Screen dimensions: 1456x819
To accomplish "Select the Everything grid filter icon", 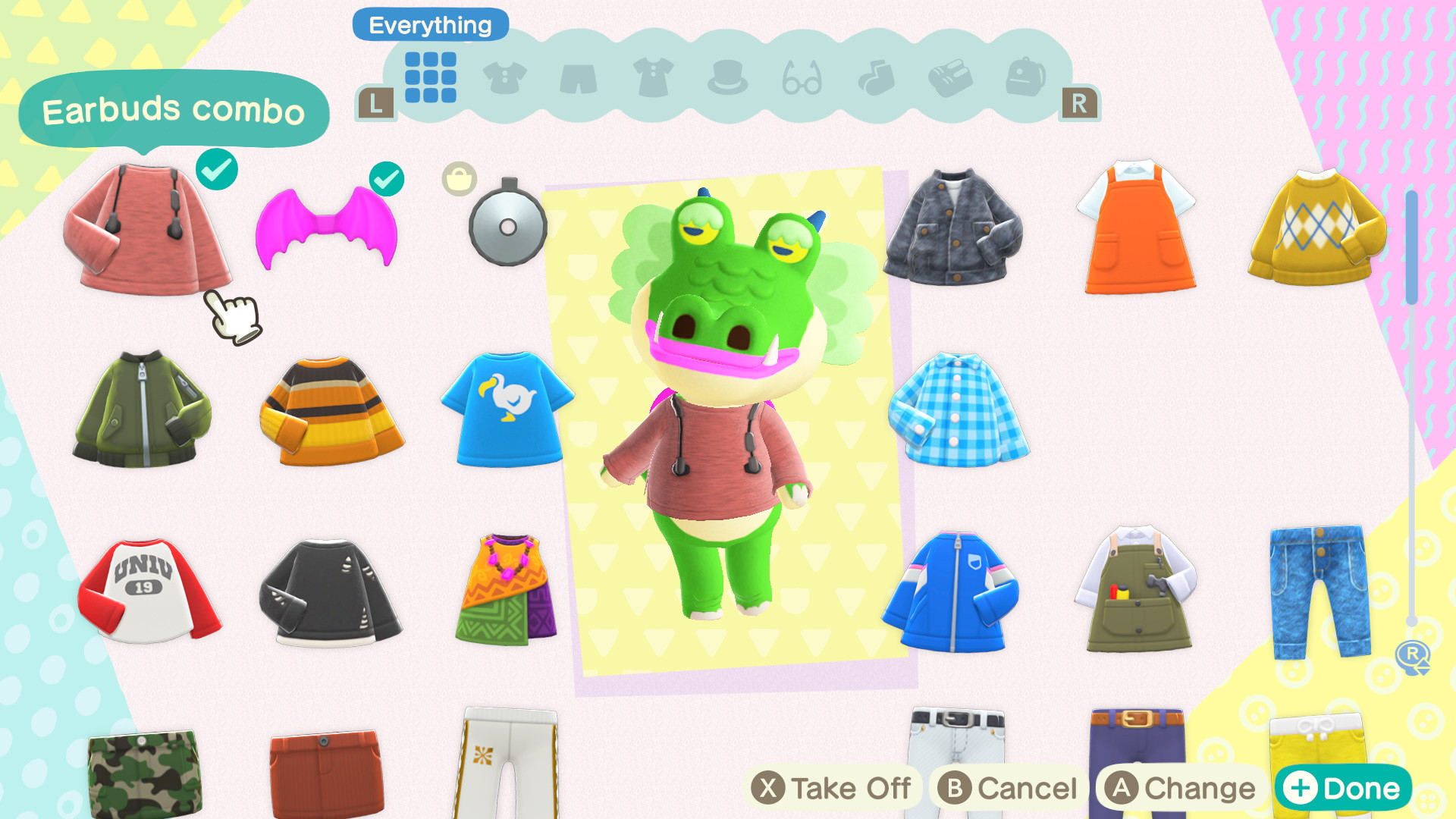I will pos(432,76).
